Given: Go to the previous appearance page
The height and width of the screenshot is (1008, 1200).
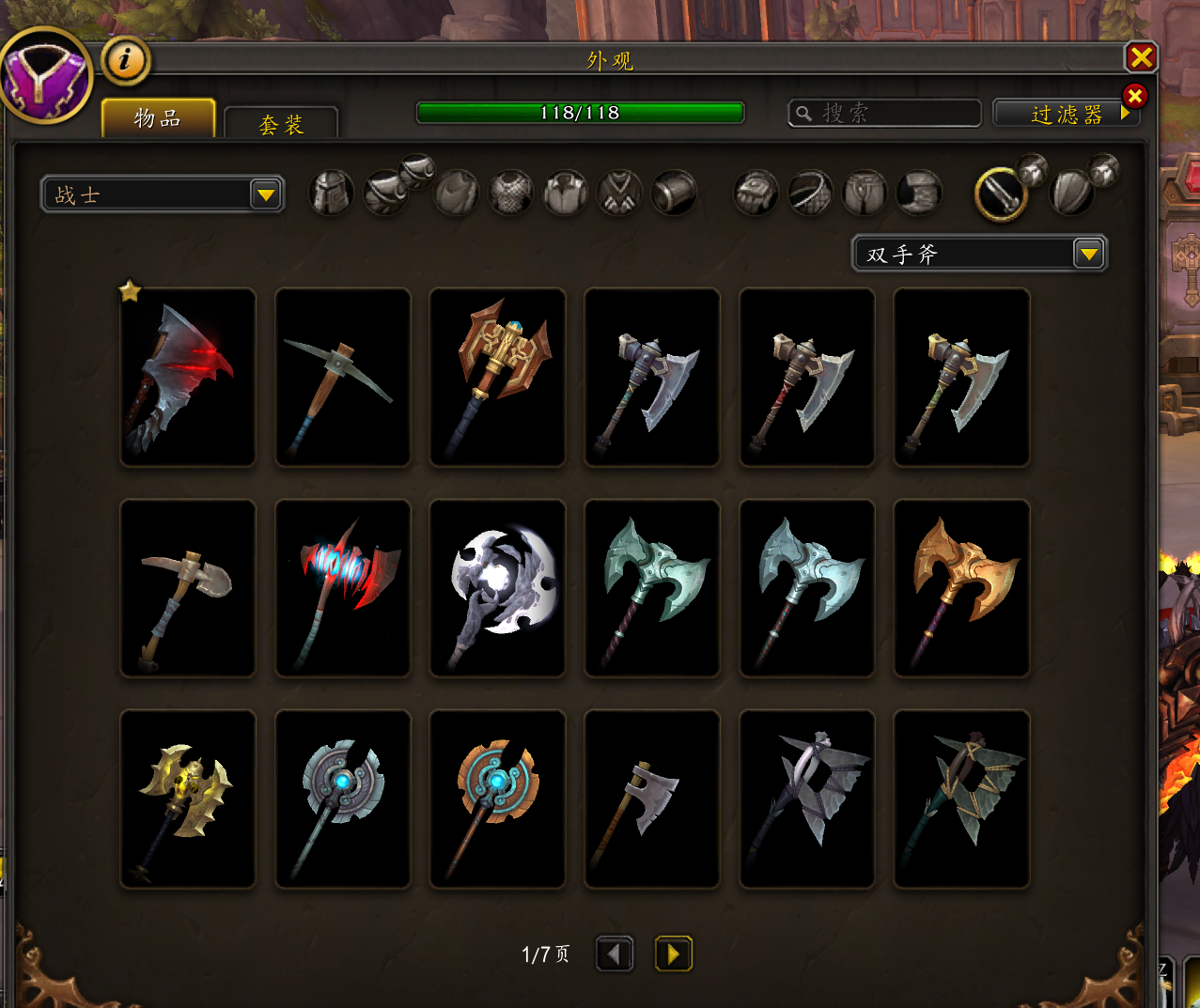Looking at the screenshot, I should [x=615, y=954].
